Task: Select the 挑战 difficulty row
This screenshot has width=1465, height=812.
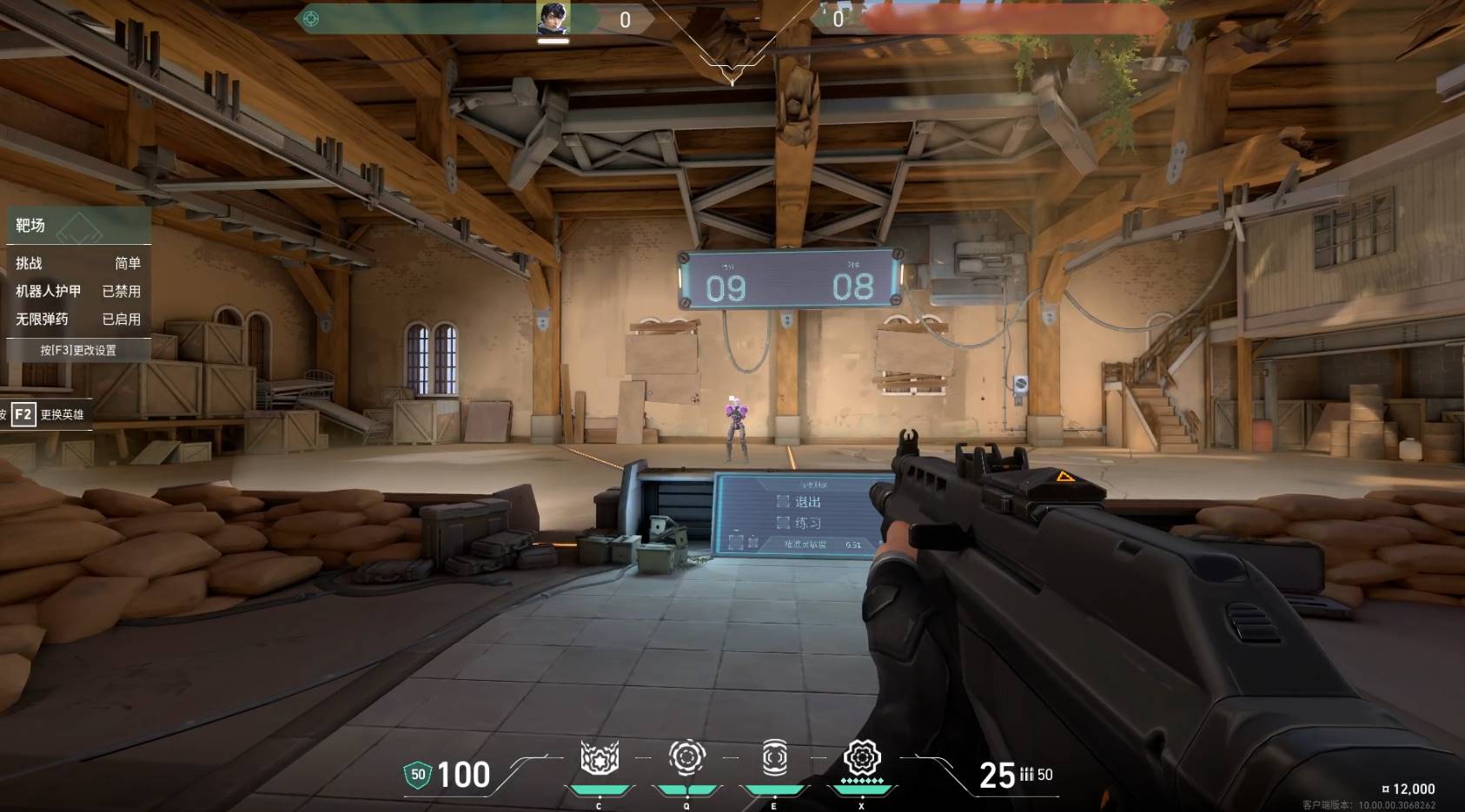Action: pos(77,263)
